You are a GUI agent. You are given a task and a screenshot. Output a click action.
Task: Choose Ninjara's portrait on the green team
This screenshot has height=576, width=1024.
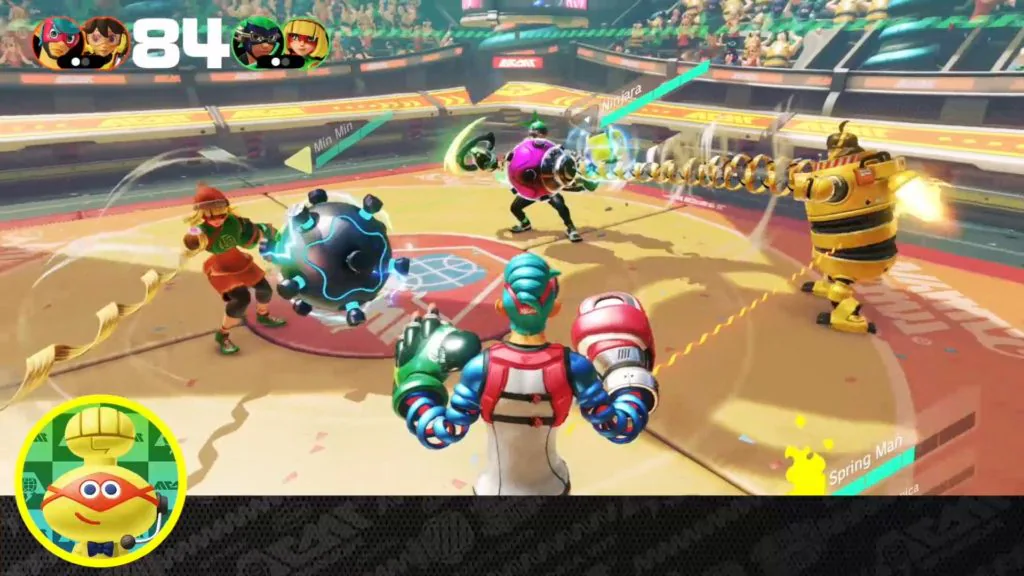point(257,42)
